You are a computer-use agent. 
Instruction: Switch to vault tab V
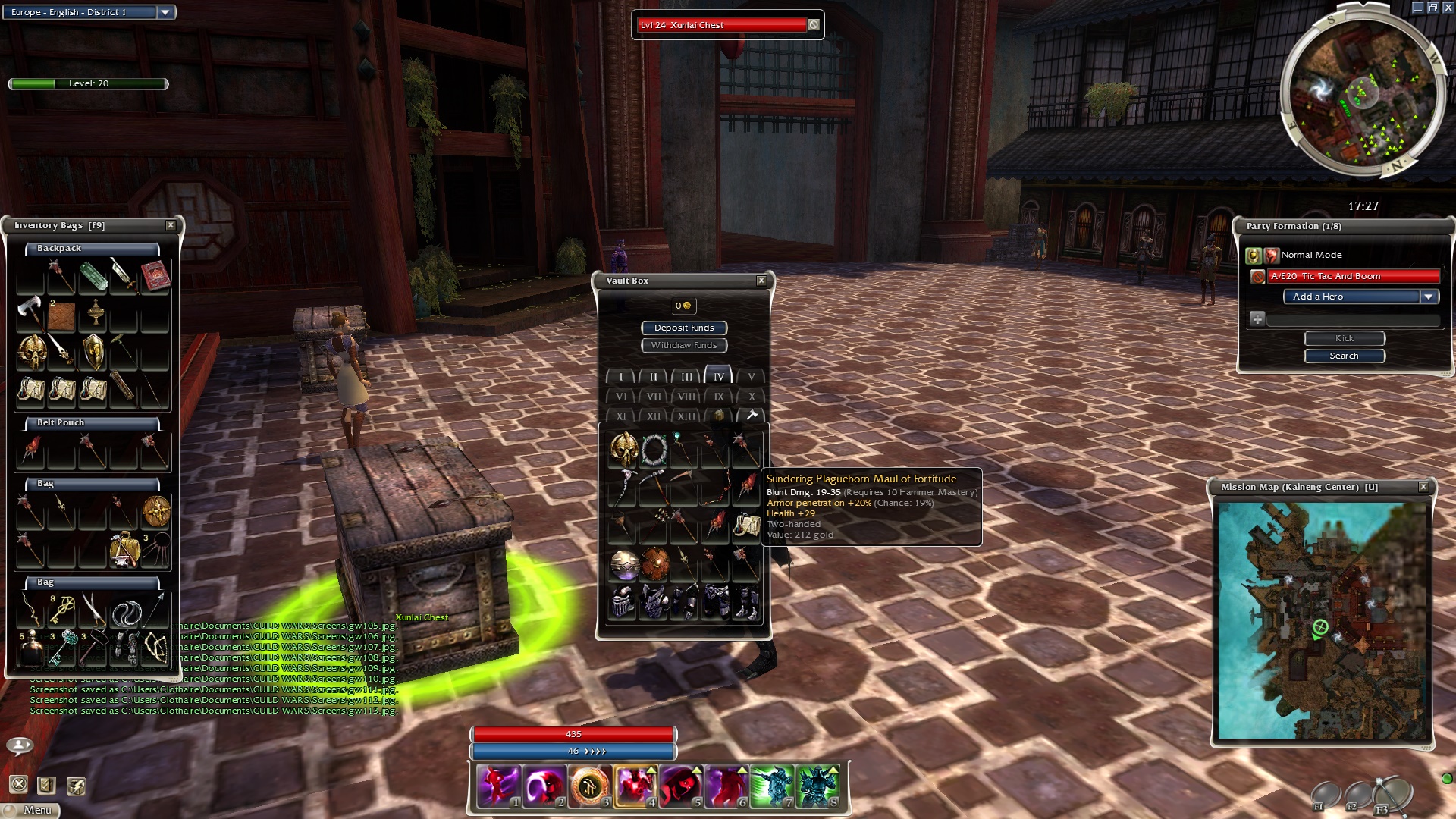click(751, 376)
